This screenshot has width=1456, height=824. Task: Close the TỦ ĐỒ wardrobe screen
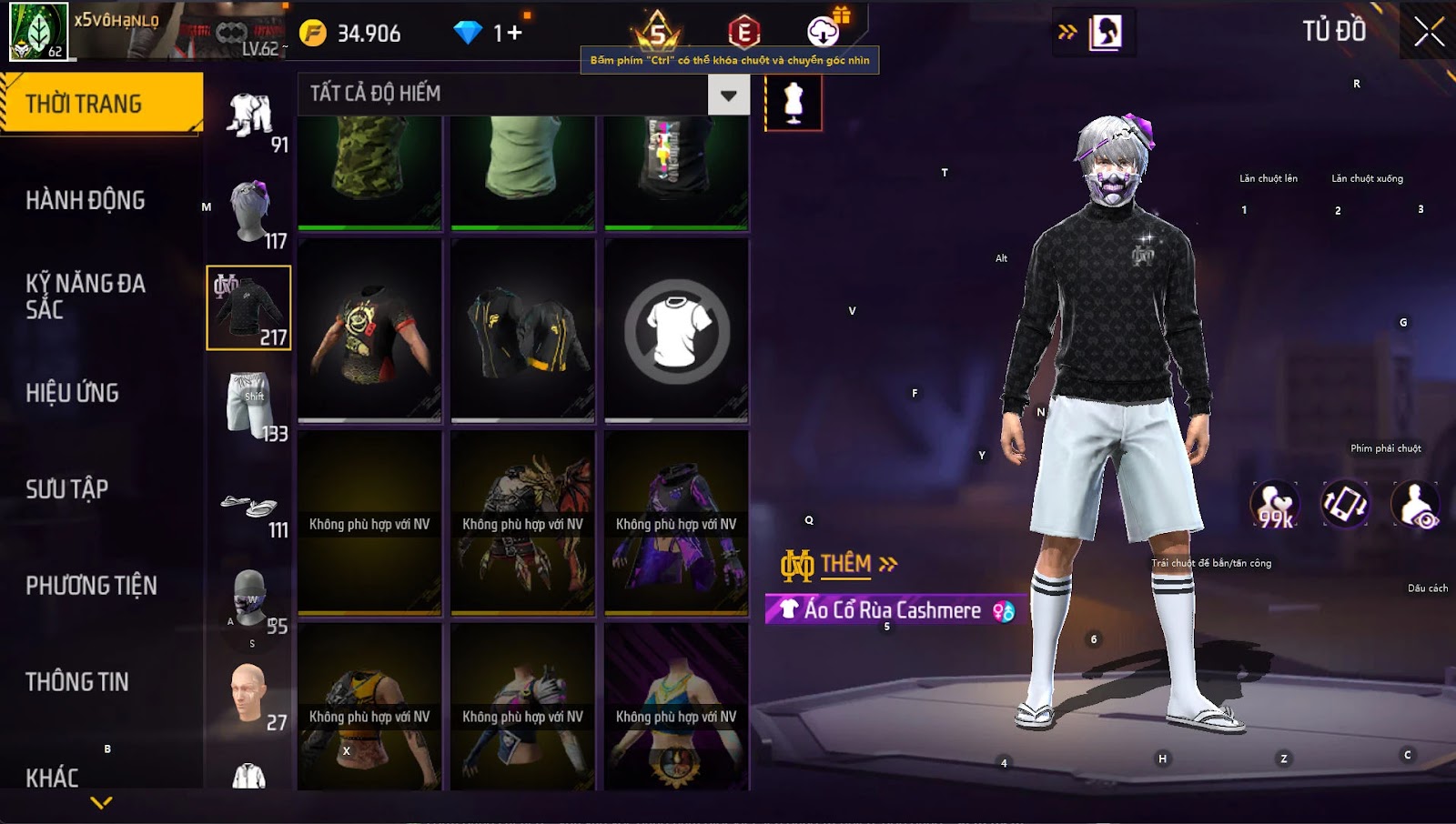click(x=1429, y=32)
